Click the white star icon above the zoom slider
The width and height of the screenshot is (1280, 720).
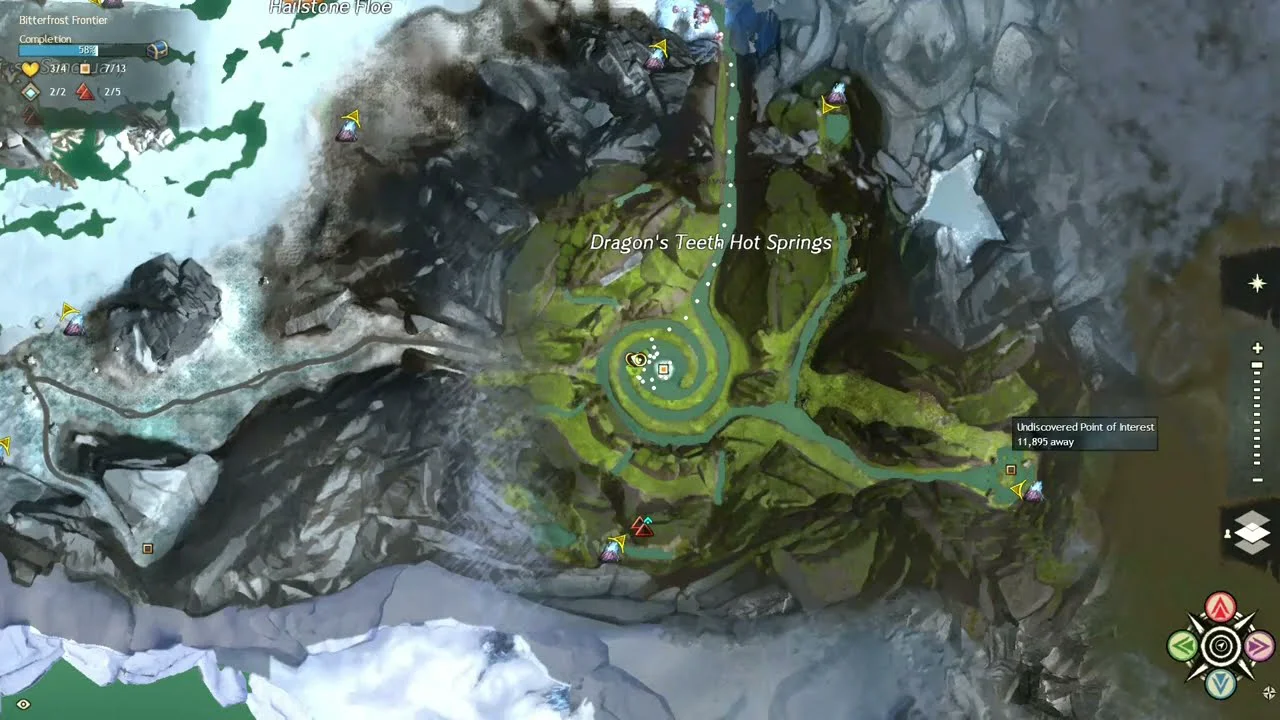coord(1258,284)
